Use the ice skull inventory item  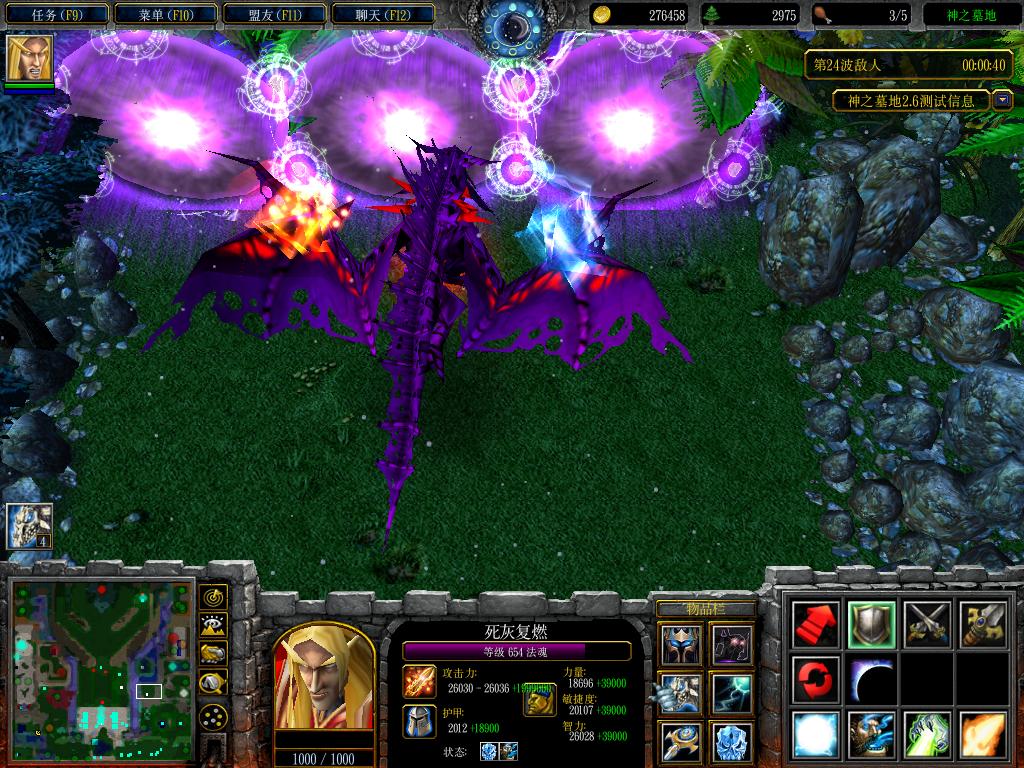click(731, 741)
